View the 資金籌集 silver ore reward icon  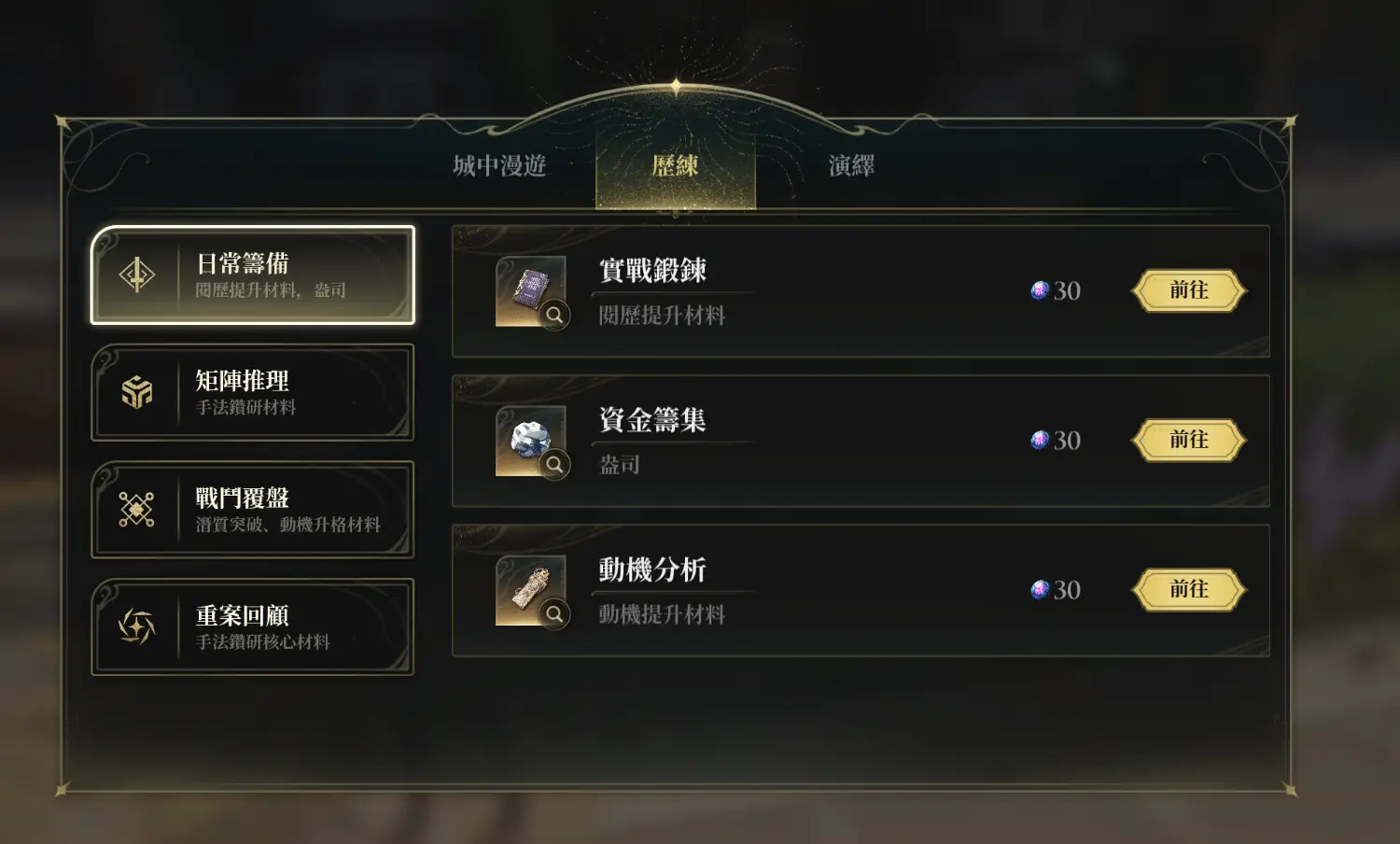click(x=531, y=441)
